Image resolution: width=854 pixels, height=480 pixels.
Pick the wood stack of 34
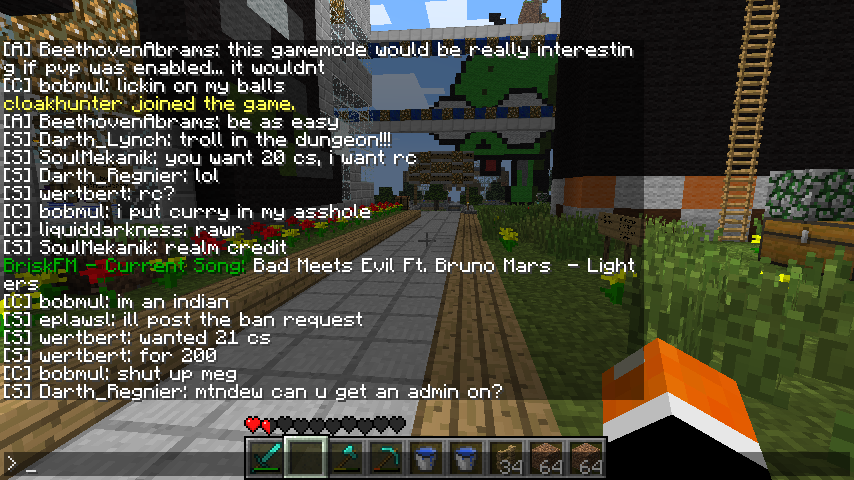coord(508,459)
